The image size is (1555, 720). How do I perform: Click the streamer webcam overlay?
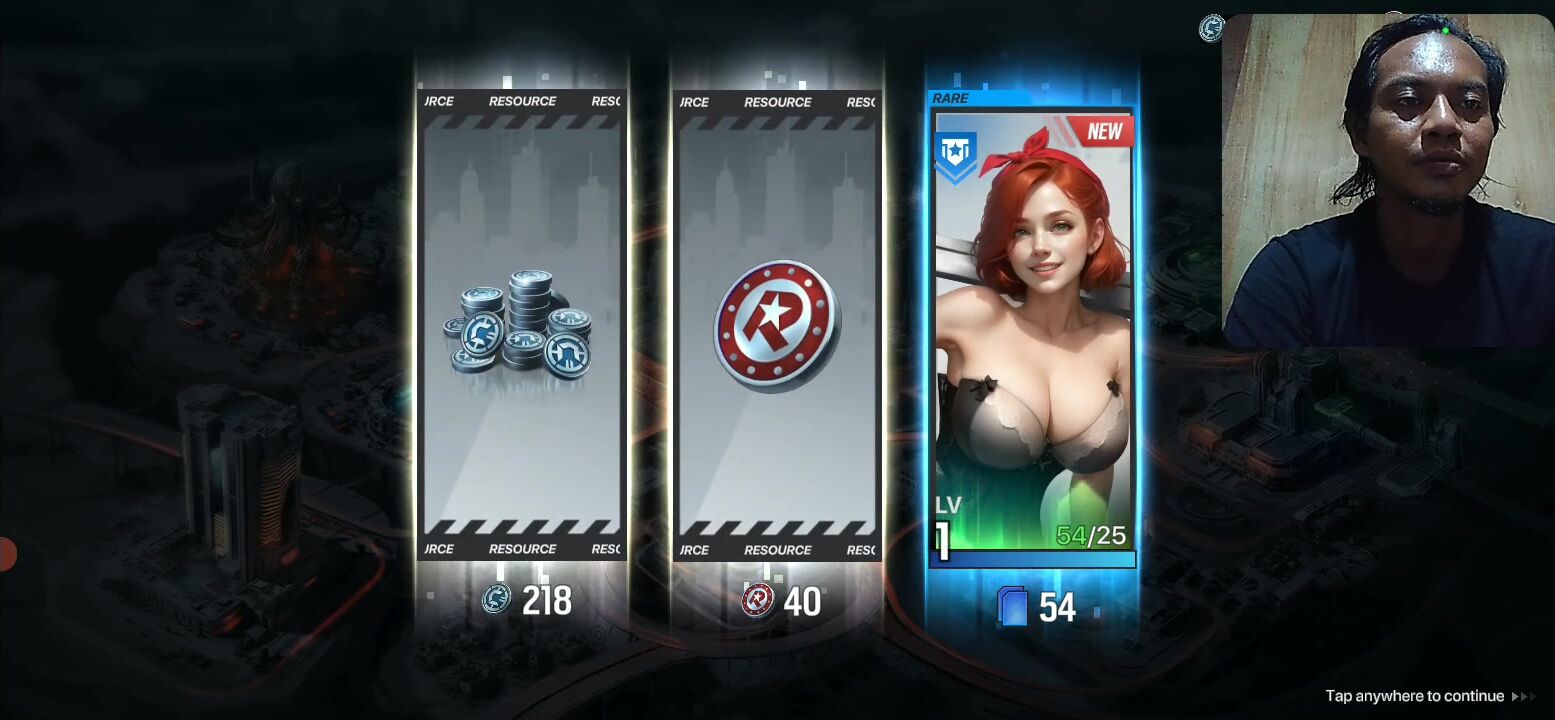pos(1387,180)
